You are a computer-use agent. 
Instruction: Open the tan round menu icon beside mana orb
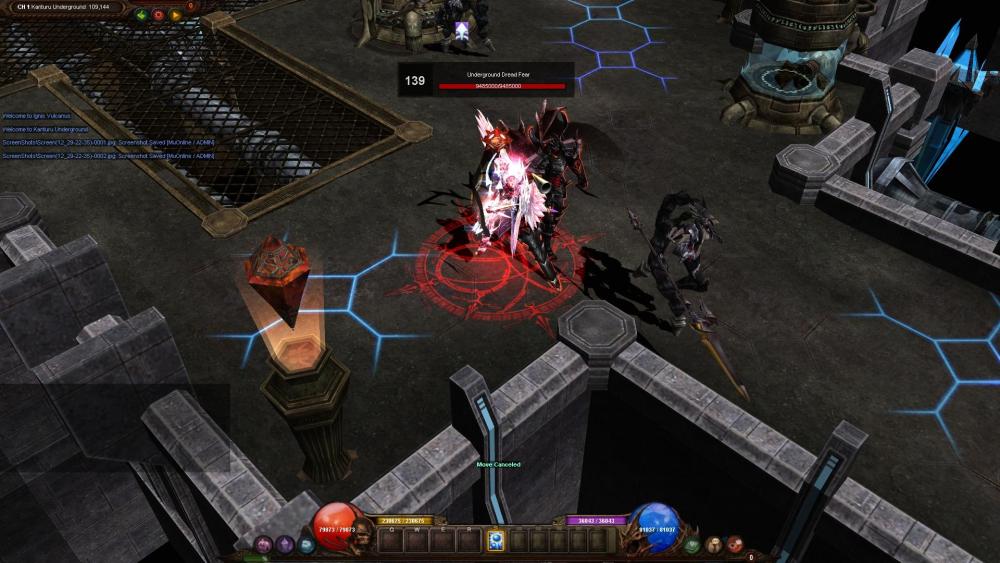(714, 544)
